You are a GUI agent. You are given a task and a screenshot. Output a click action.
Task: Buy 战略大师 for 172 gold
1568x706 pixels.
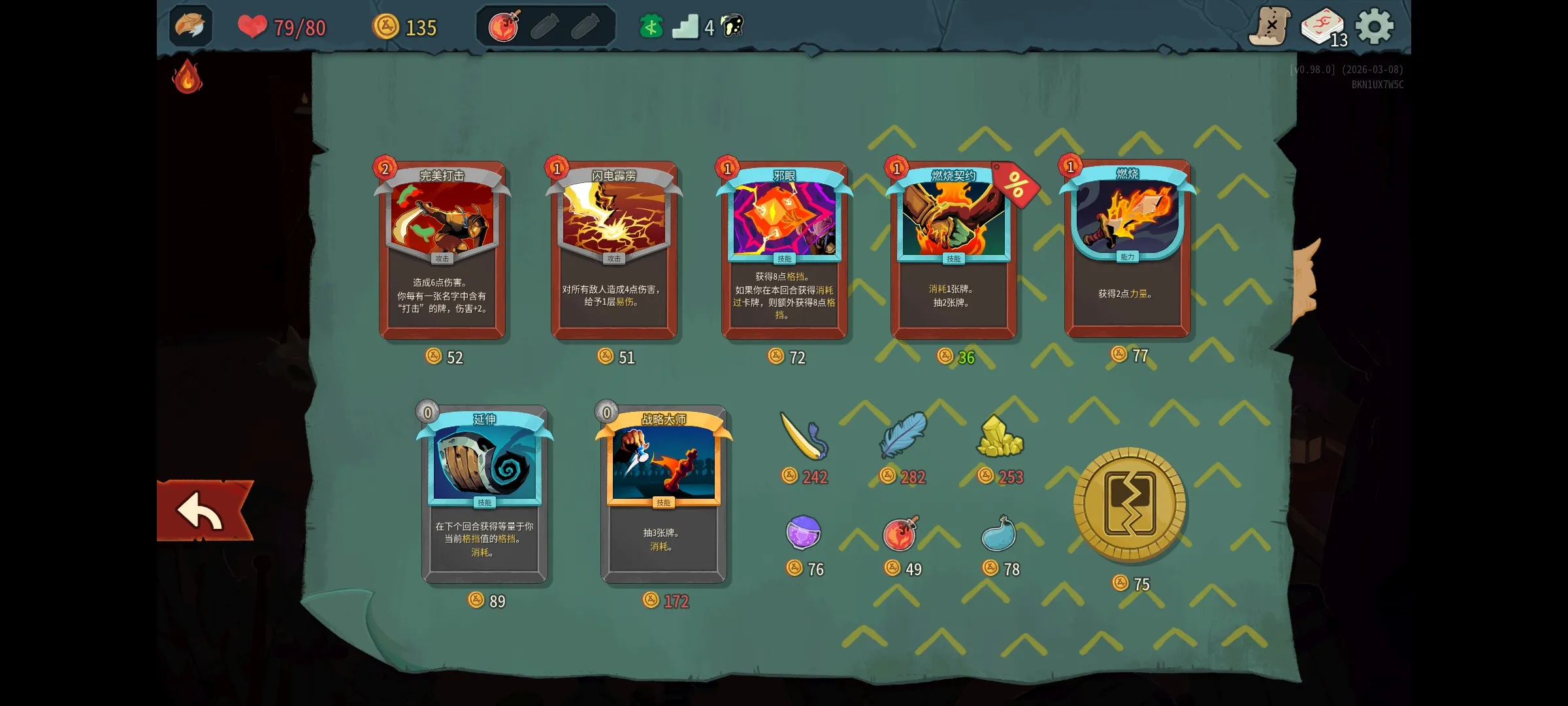point(664,494)
